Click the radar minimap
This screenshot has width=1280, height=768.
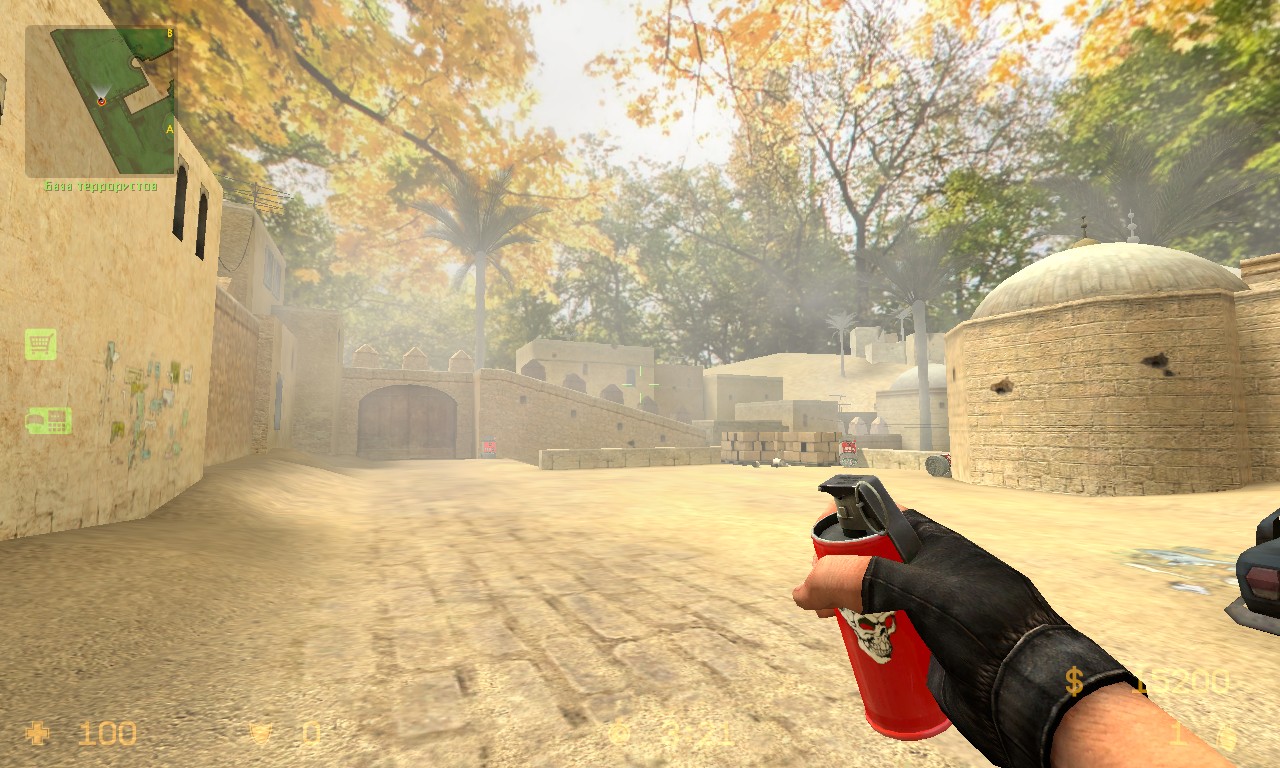(x=101, y=100)
